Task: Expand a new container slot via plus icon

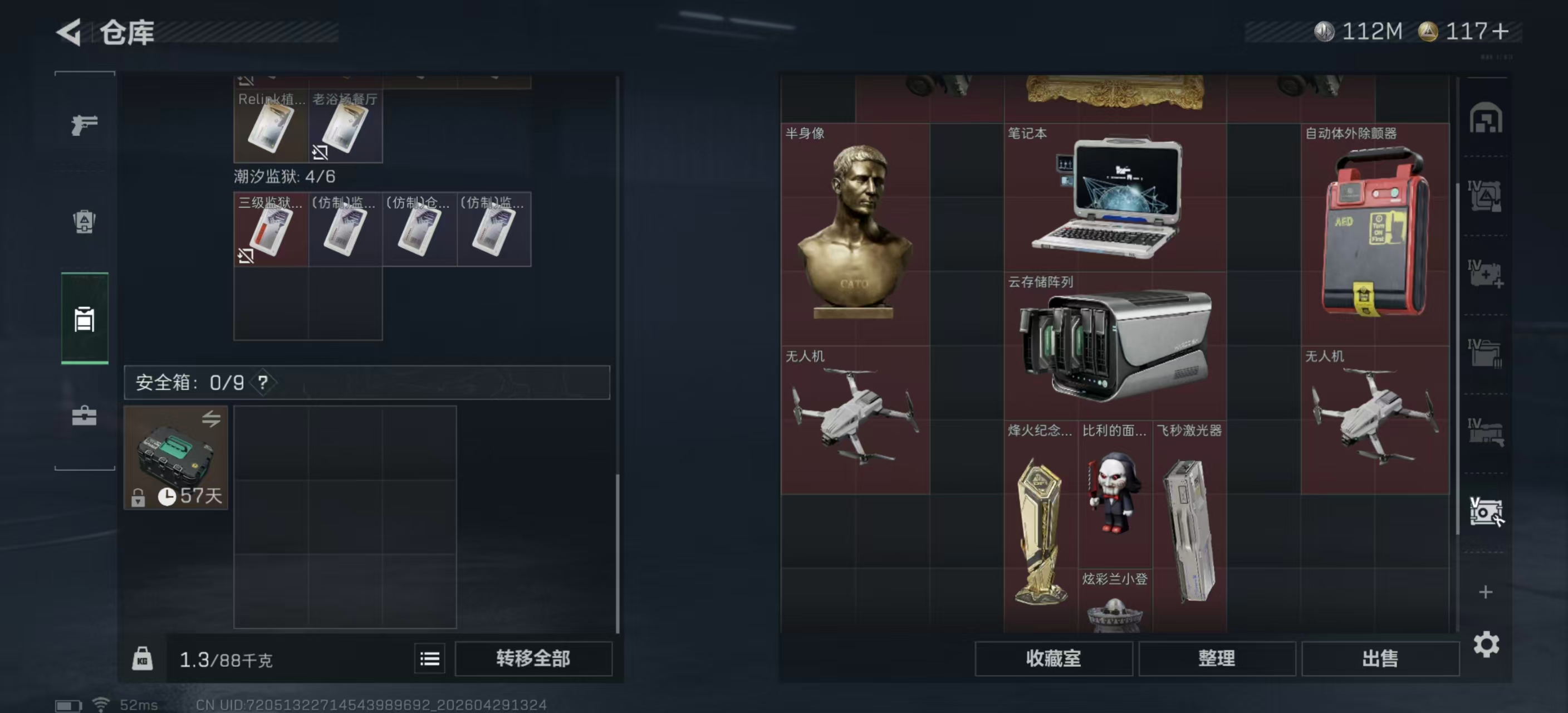Action: [1486, 591]
